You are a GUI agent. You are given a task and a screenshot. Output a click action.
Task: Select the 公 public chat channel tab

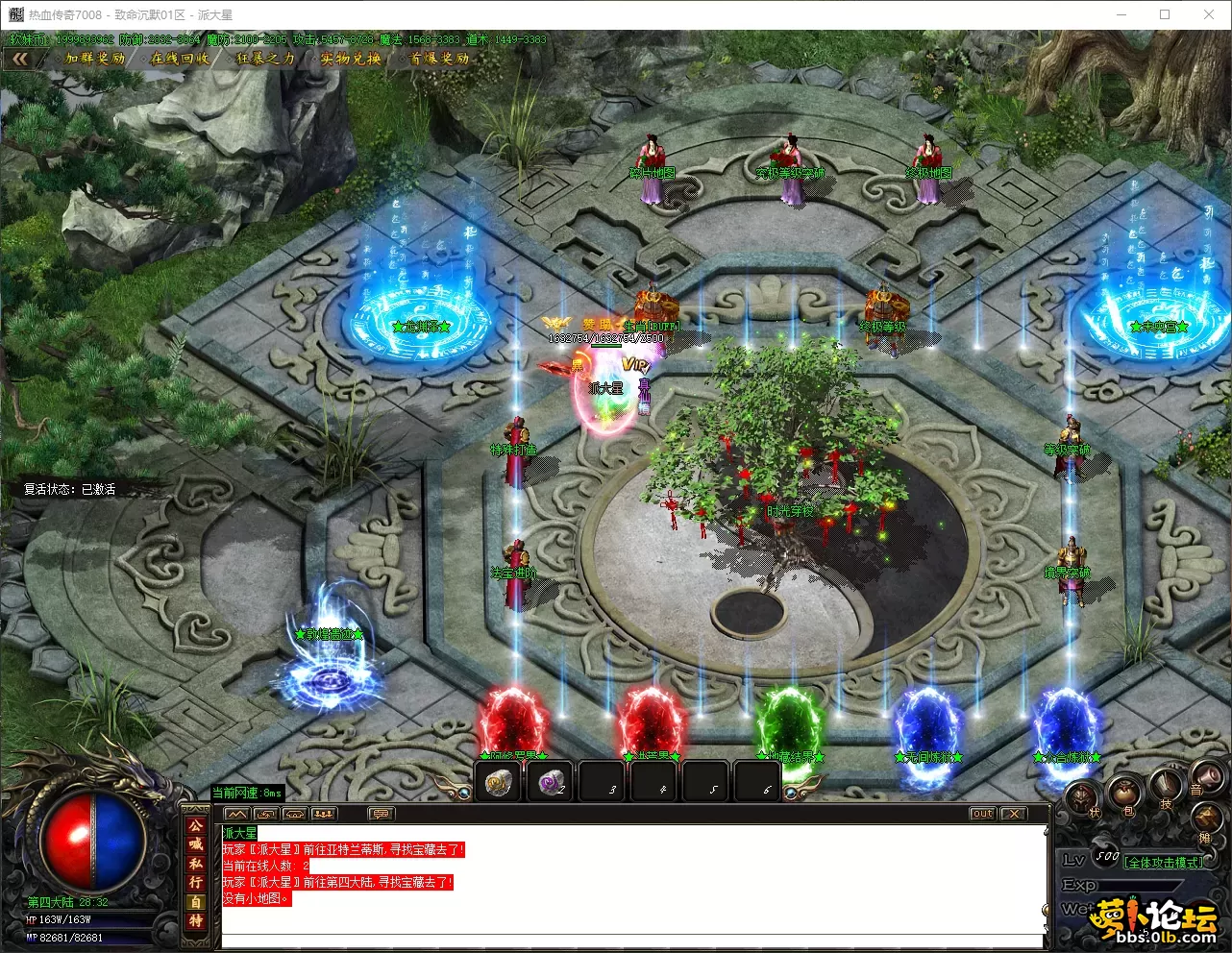(x=196, y=826)
